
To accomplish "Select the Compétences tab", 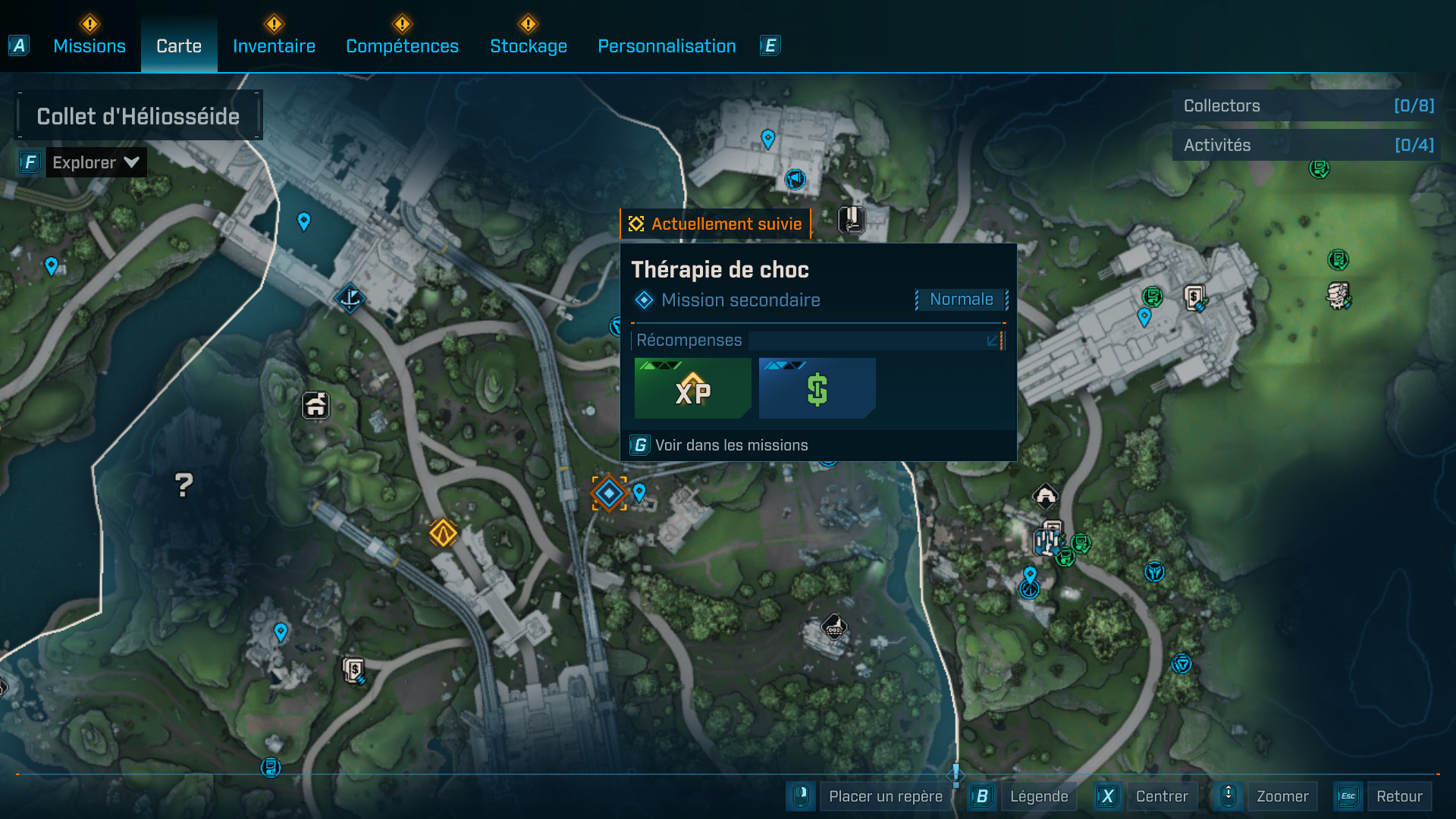I will point(402,46).
